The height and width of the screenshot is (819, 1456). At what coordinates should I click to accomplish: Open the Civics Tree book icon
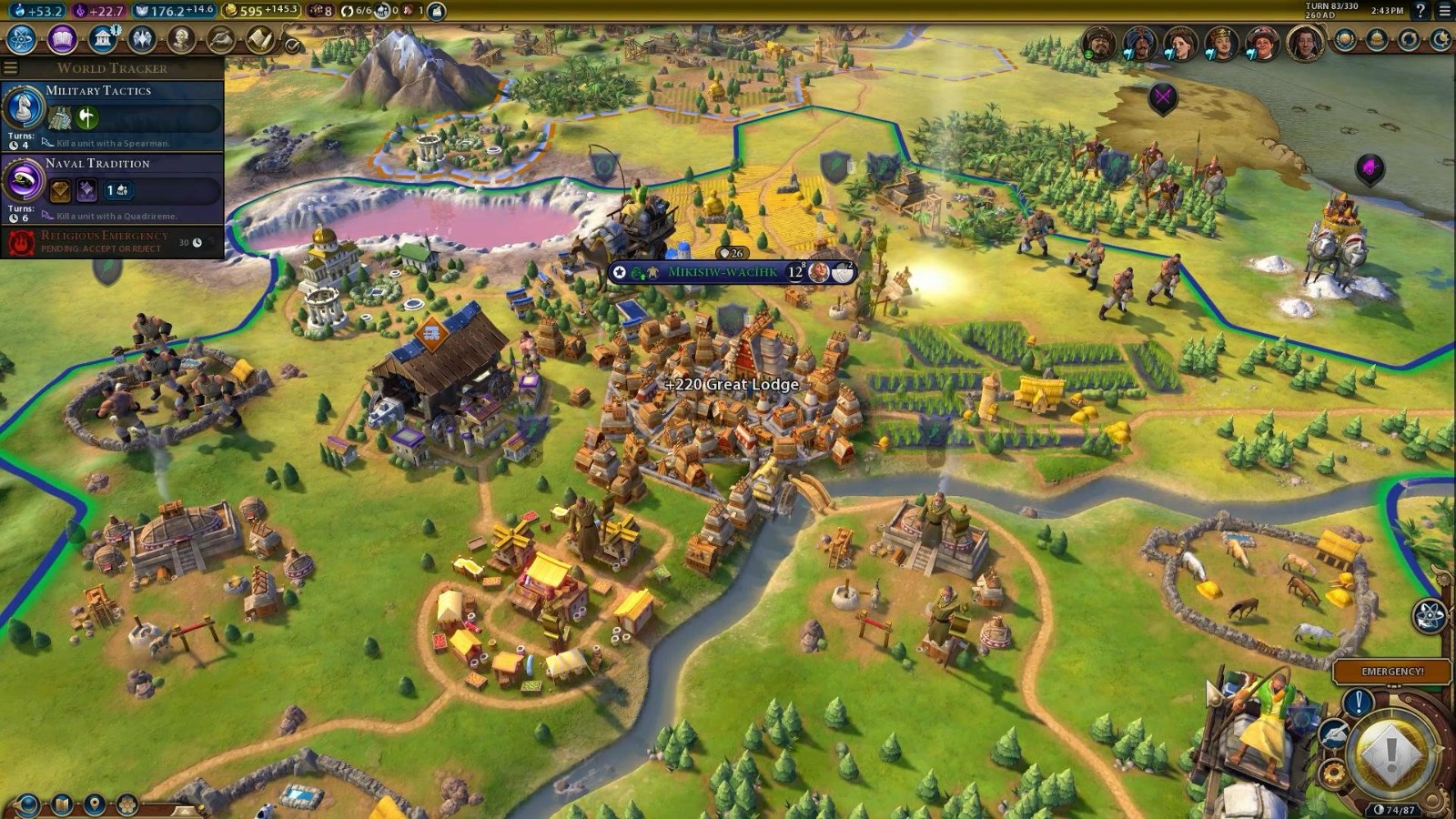tap(62, 39)
